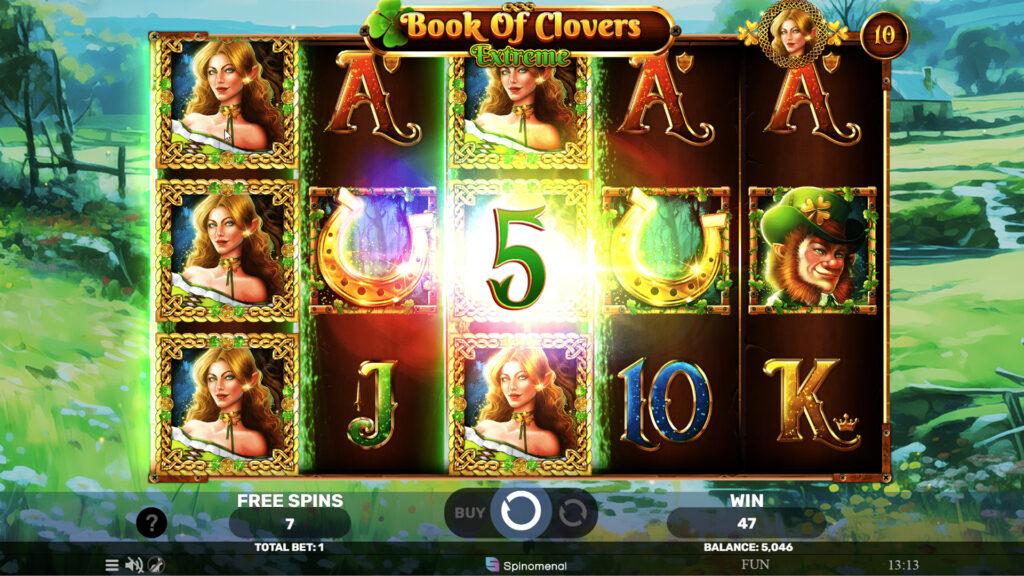Toggle the sound speaker icon

134,565
